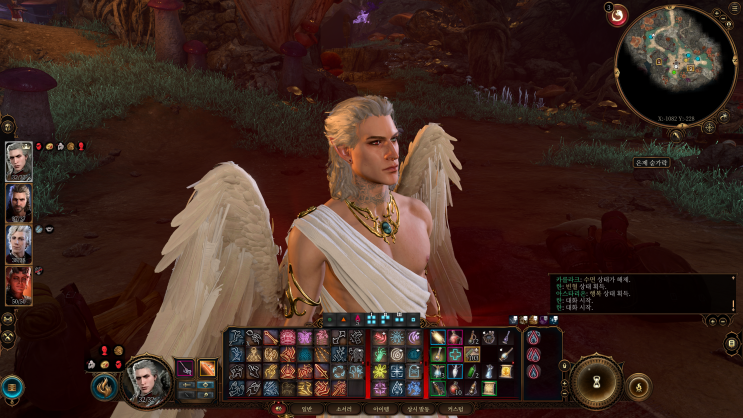Click the hourglass end turn button

[598, 381]
